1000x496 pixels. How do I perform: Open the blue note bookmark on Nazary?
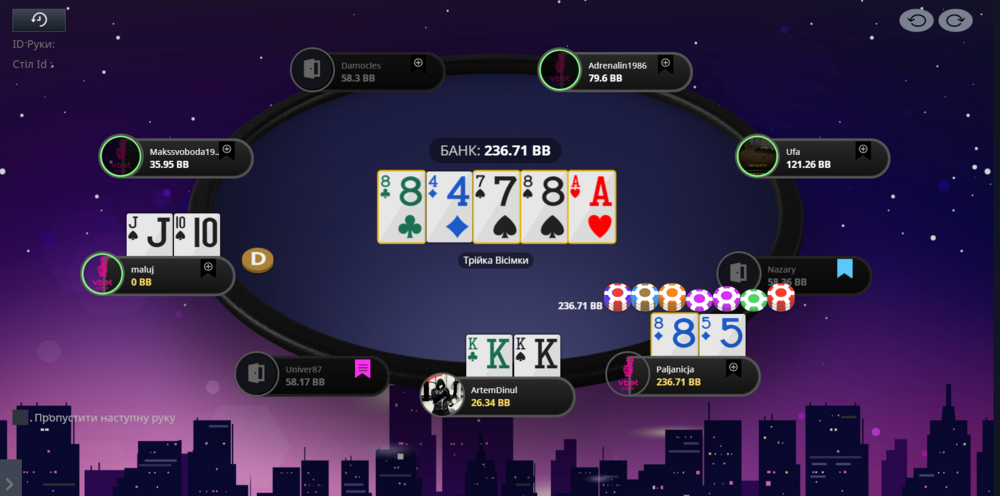[x=845, y=268]
